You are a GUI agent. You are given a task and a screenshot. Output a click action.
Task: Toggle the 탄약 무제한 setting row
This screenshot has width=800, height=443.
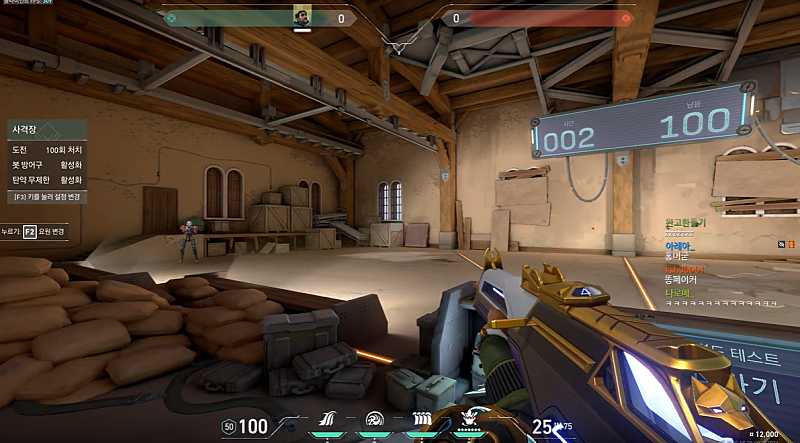pyautogui.click(x=46, y=179)
